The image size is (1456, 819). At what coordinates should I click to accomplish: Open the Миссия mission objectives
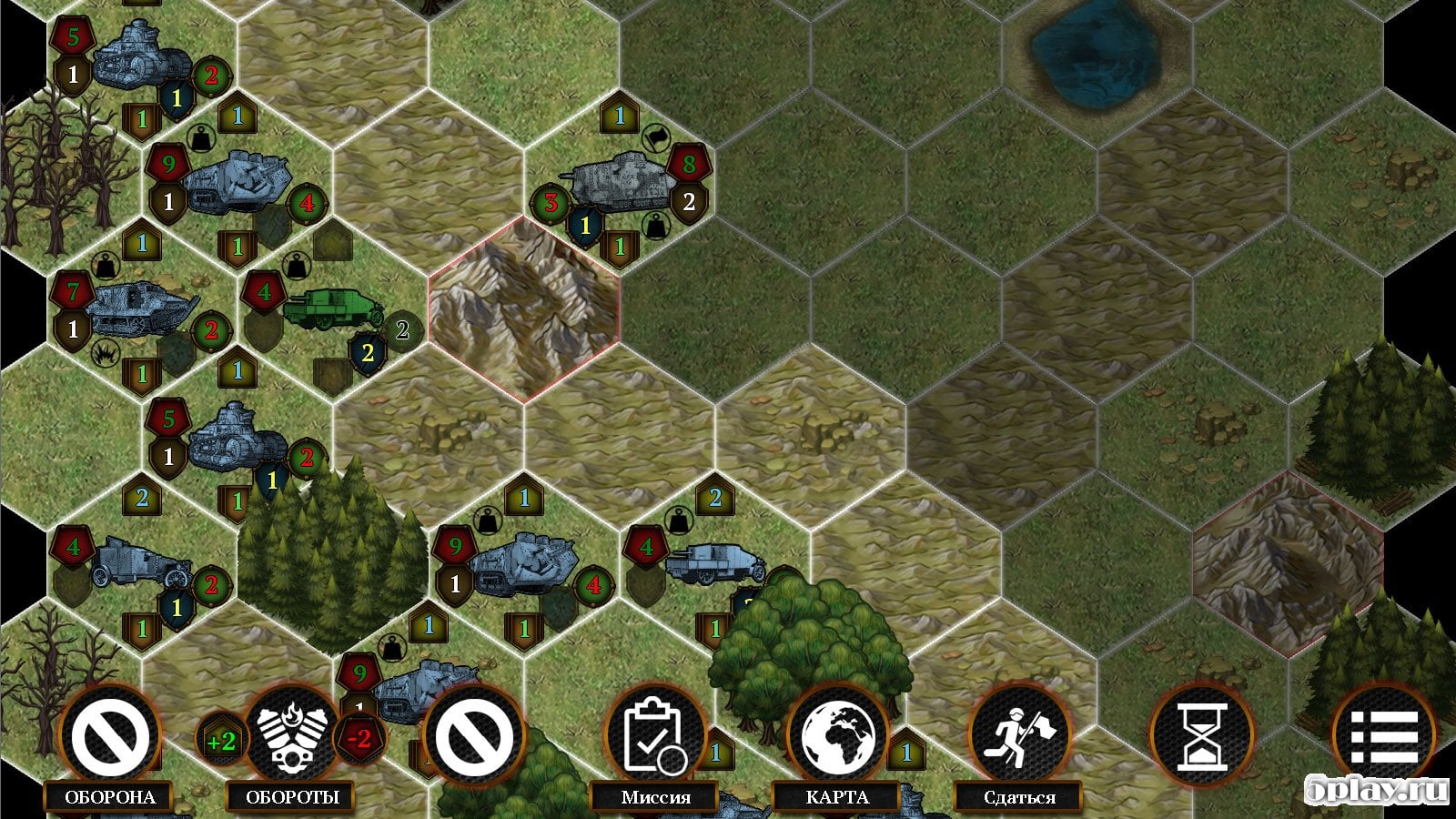click(656, 736)
